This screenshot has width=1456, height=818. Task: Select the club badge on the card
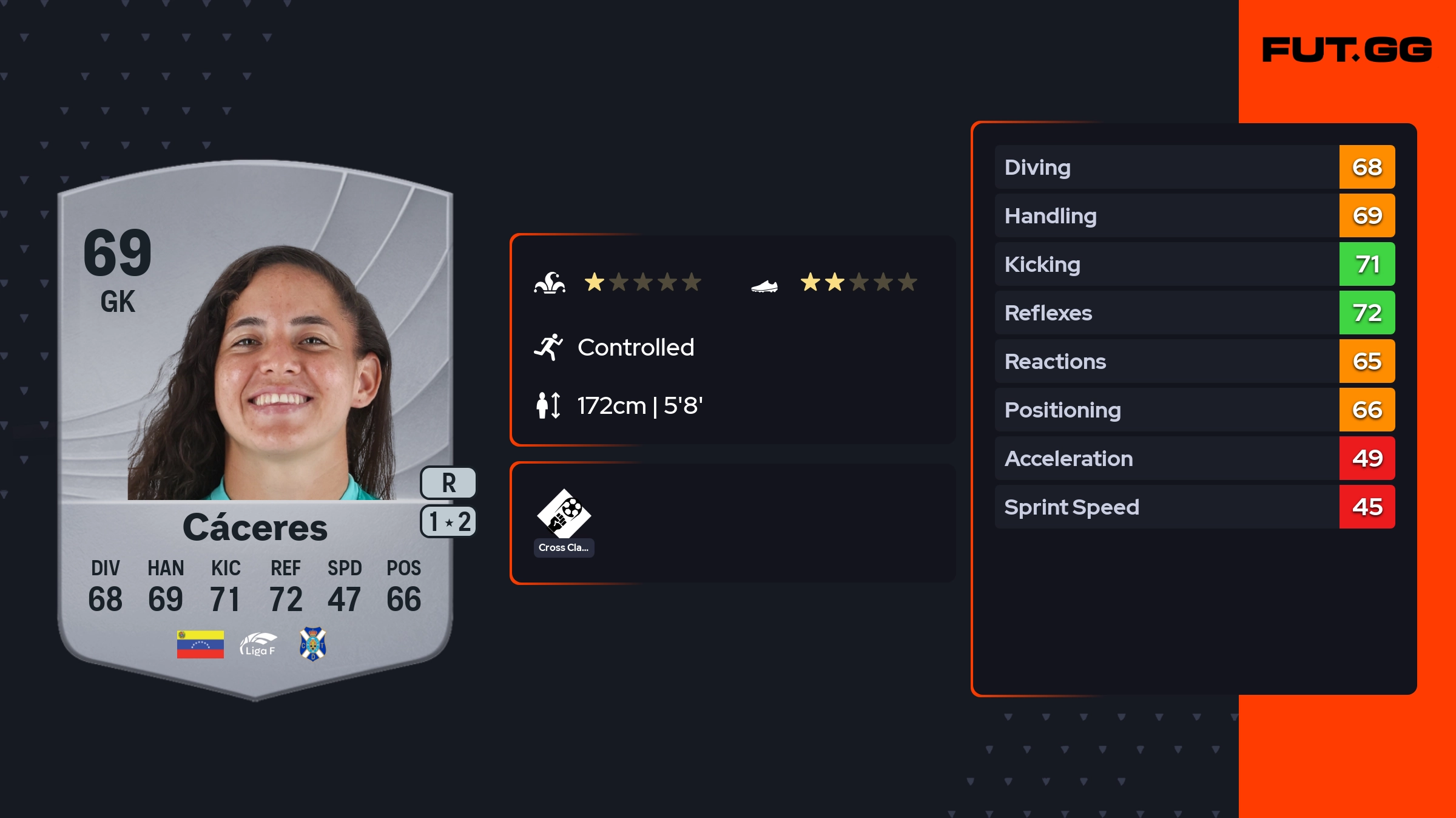[x=313, y=644]
